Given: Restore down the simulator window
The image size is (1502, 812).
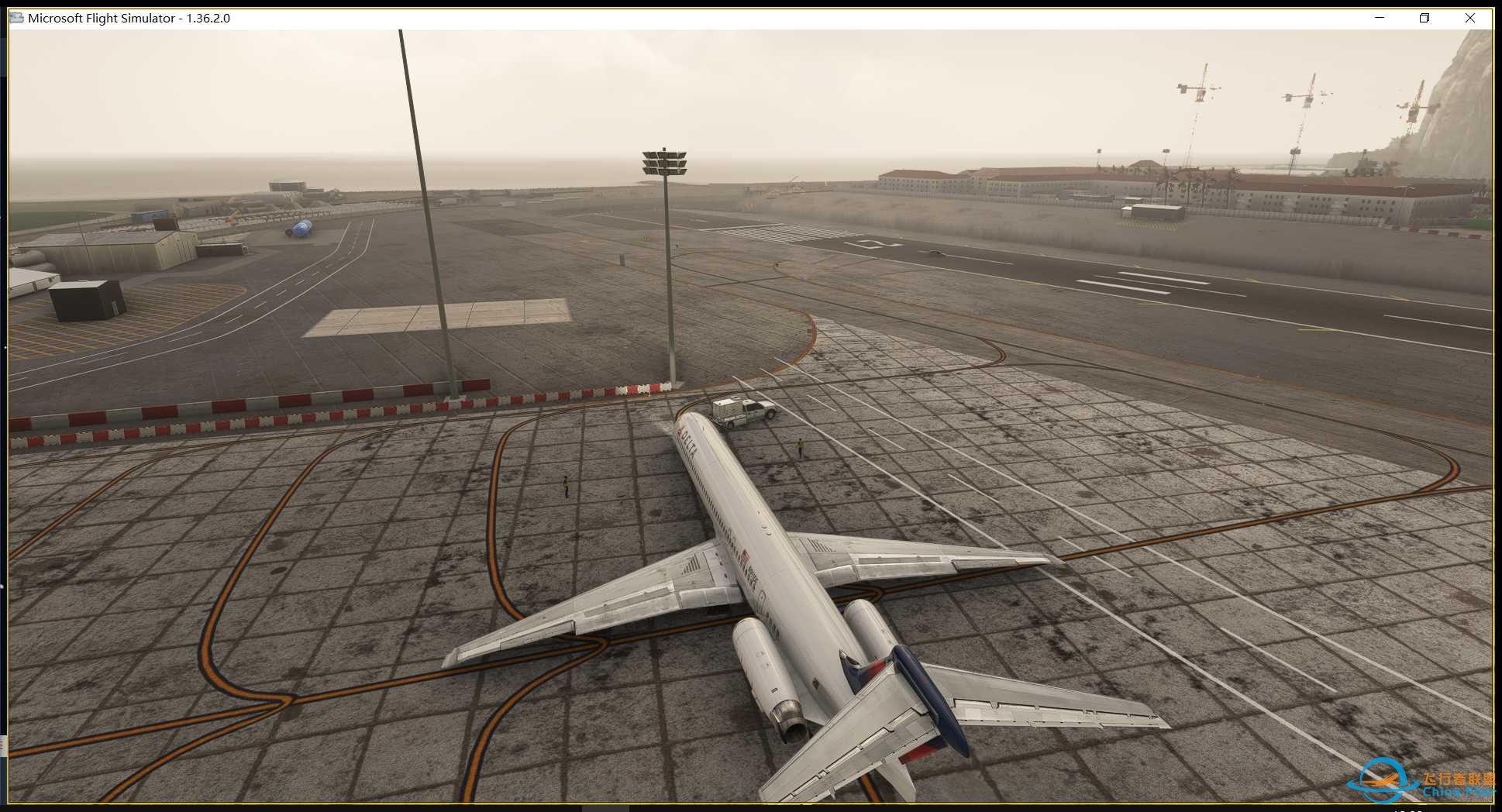Looking at the screenshot, I should pos(1424,17).
